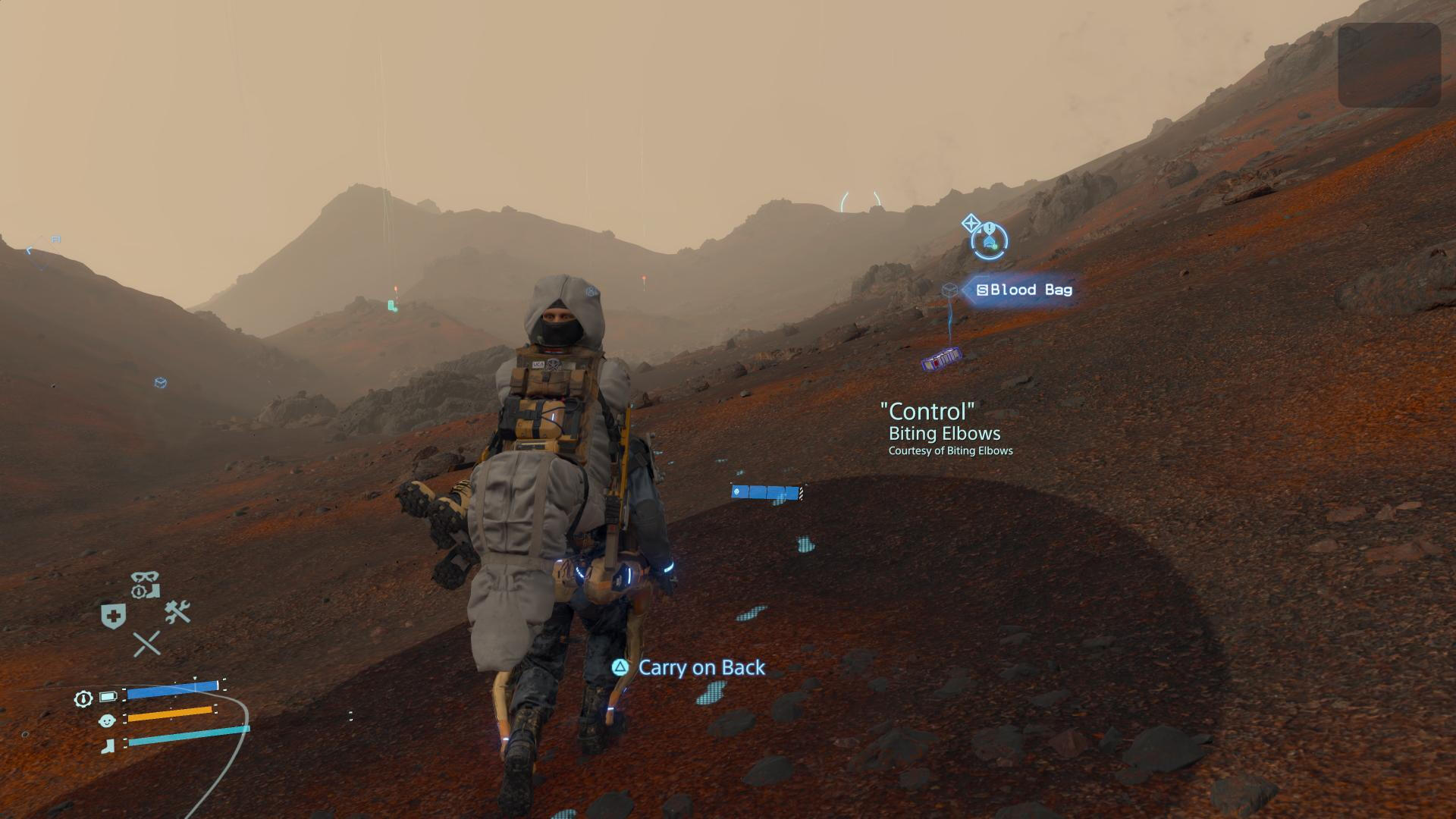The image size is (1456, 819).
Task: Click the gray box in the corner
Action: click(x=1389, y=65)
